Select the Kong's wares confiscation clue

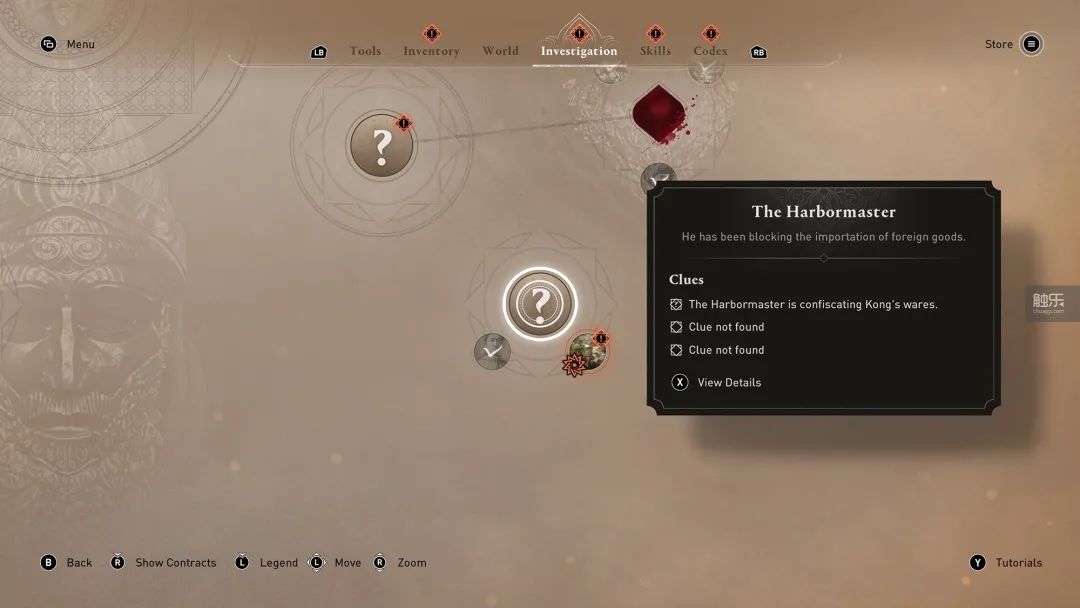pyautogui.click(x=812, y=304)
